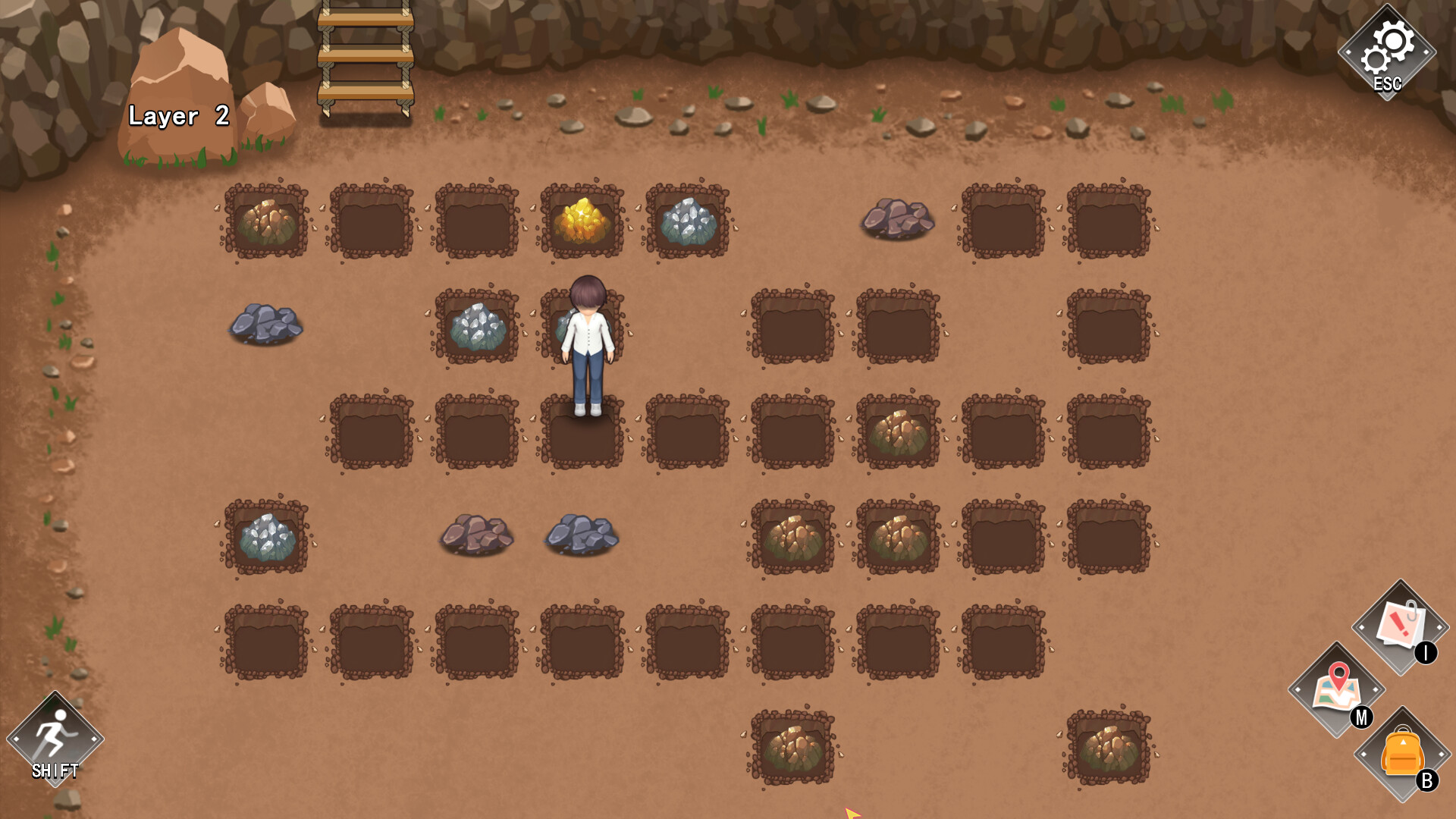Click the orange cursor arrow at screen bottom
This screenshot has width=1456, height=819.
(x=853, y=813)
